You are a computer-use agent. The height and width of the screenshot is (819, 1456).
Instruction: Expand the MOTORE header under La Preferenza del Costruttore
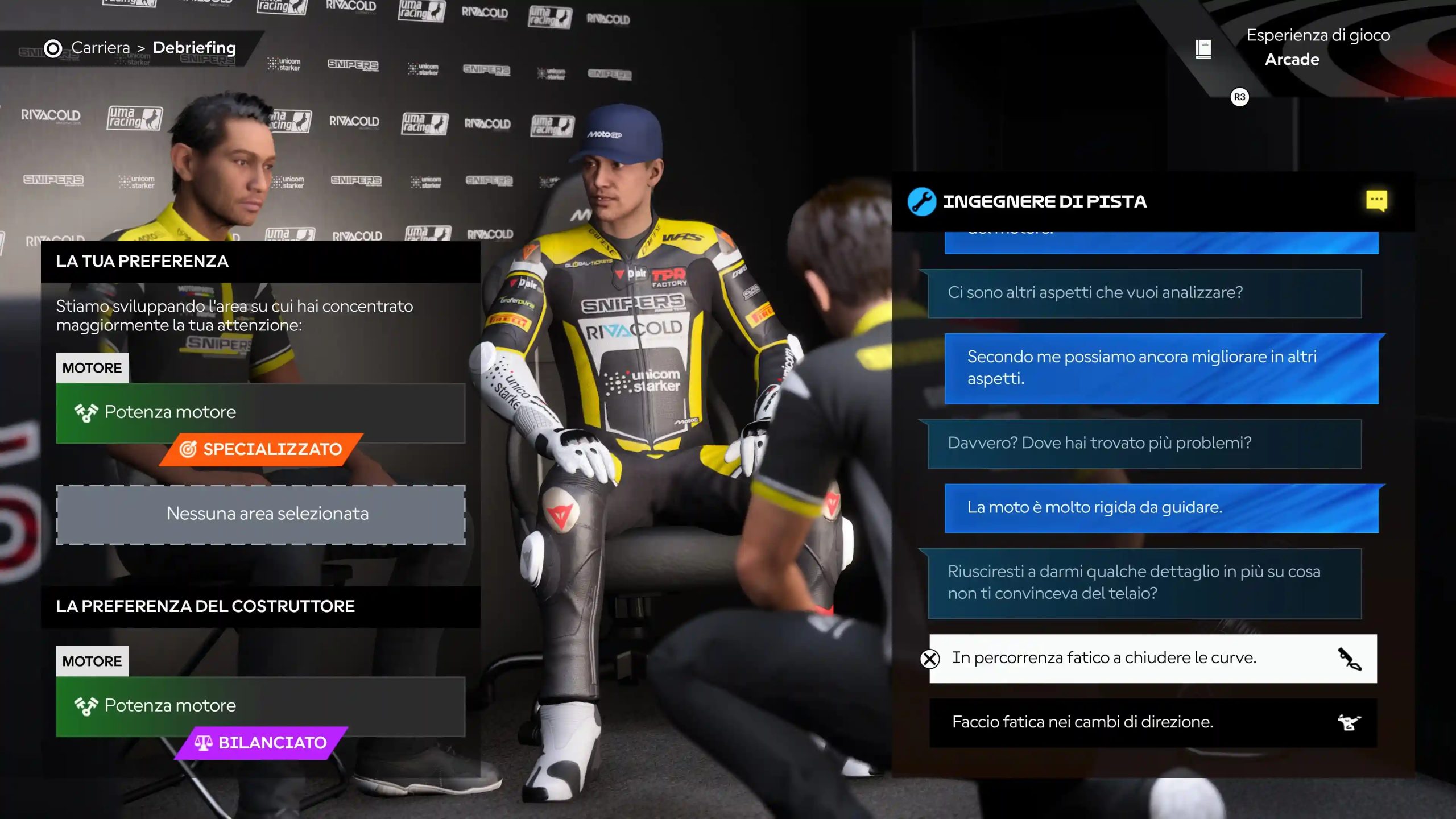92,660
